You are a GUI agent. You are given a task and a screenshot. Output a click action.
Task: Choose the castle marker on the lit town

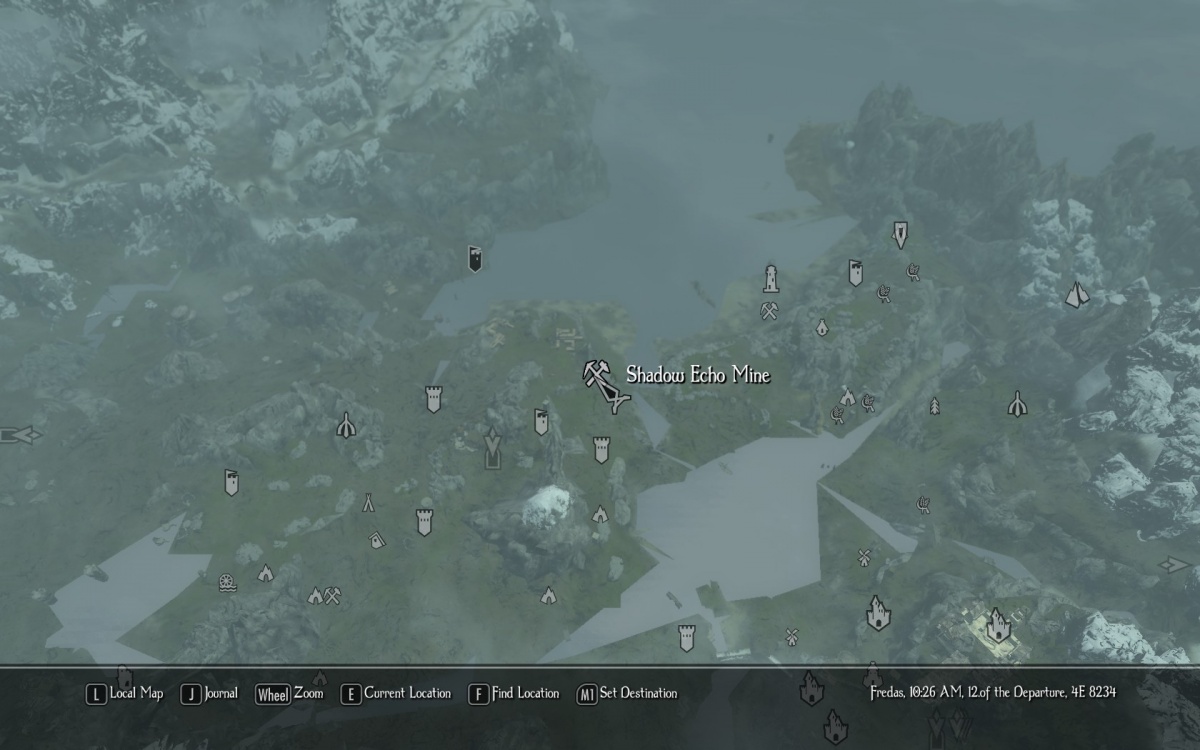pyautogui.click(x=997, y=626)
